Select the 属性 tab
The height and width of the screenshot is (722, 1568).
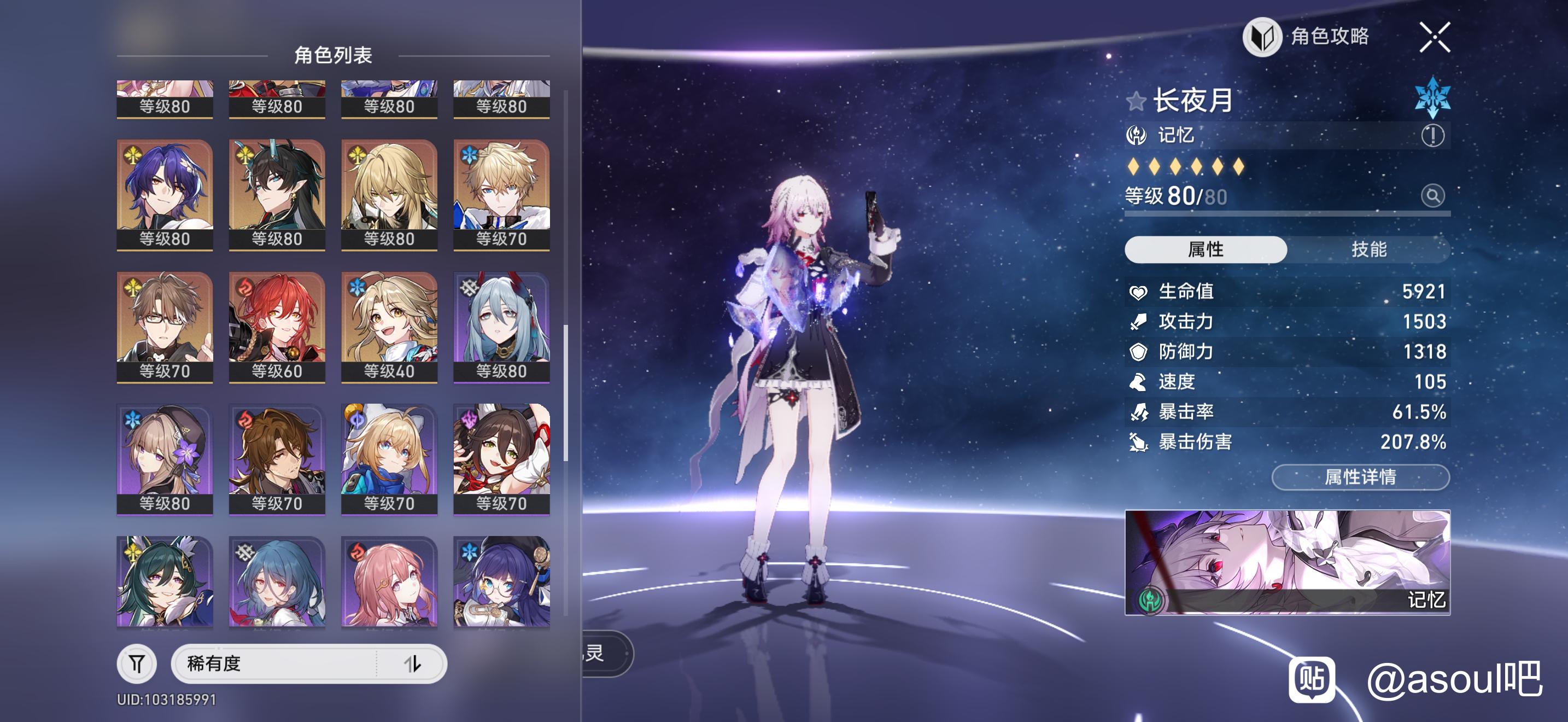(1205, 249)
